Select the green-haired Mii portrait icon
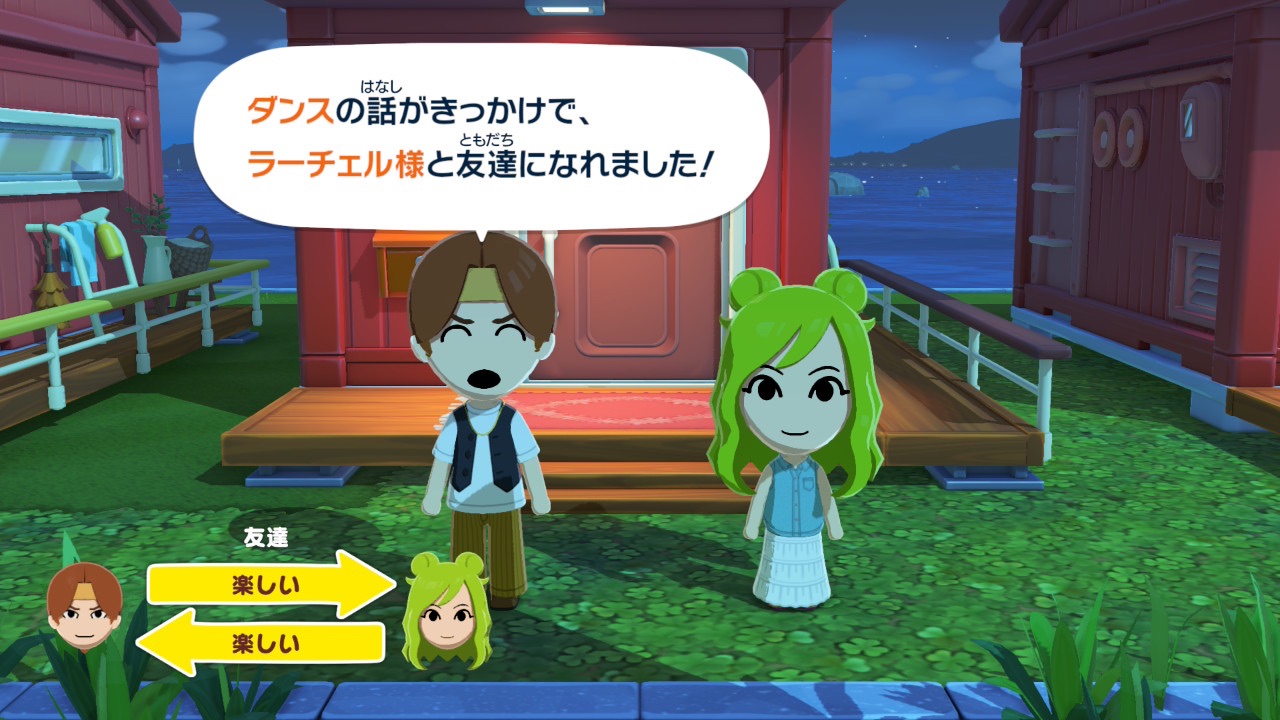1280x720 pixels. pyautogui.click(x=445, y=612)
